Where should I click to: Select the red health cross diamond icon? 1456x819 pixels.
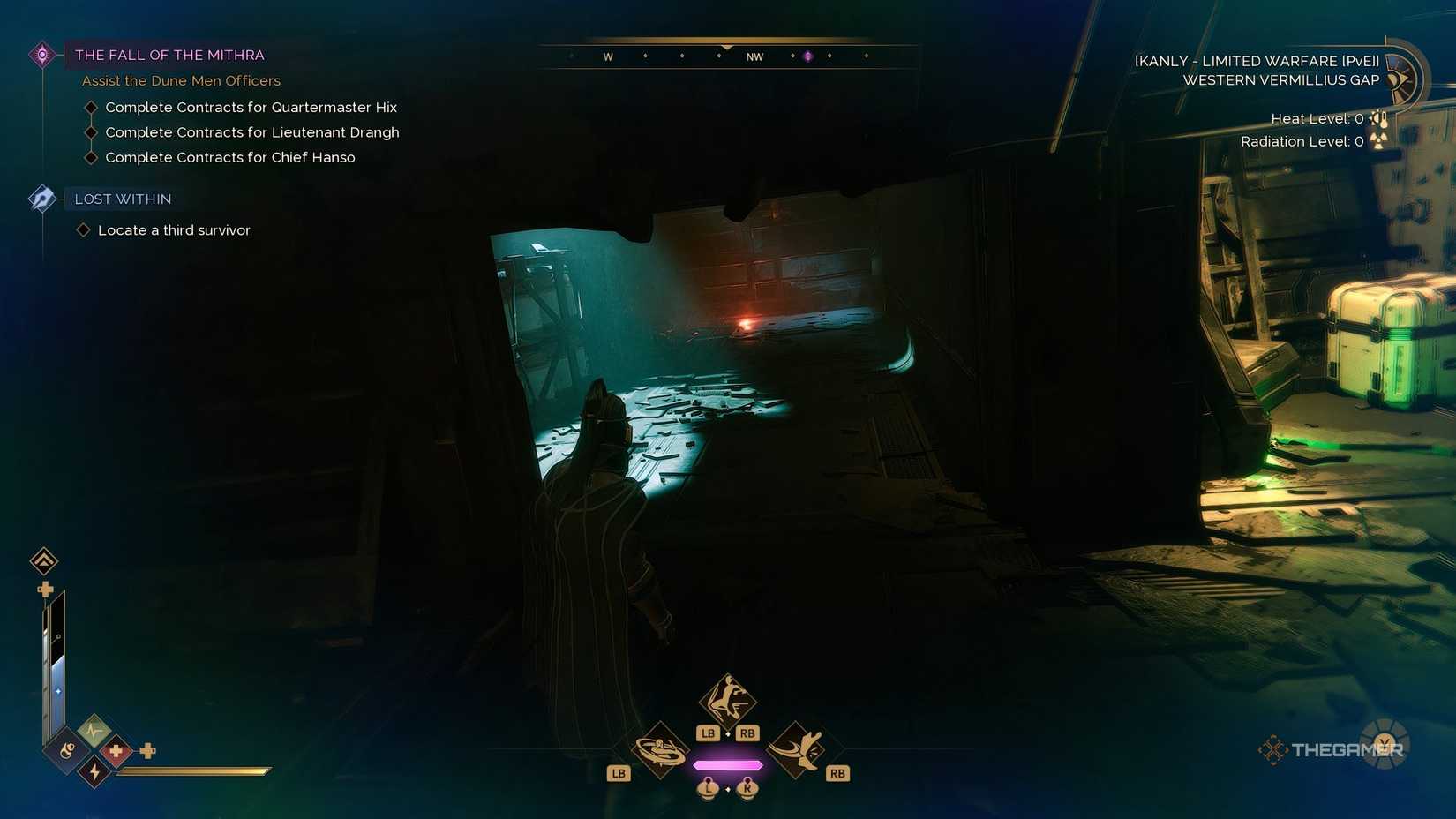115,750
